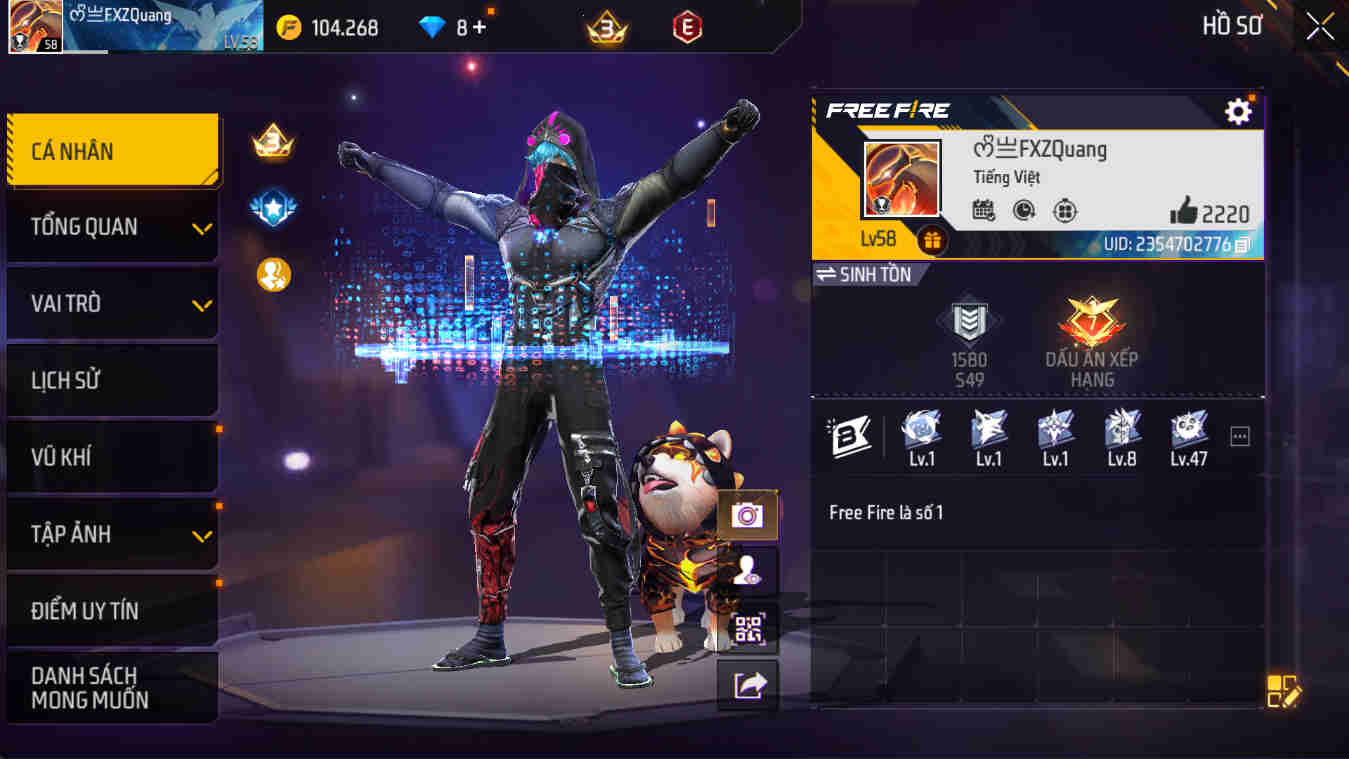Open the LỊCH SỬ tab

[110, 380]
